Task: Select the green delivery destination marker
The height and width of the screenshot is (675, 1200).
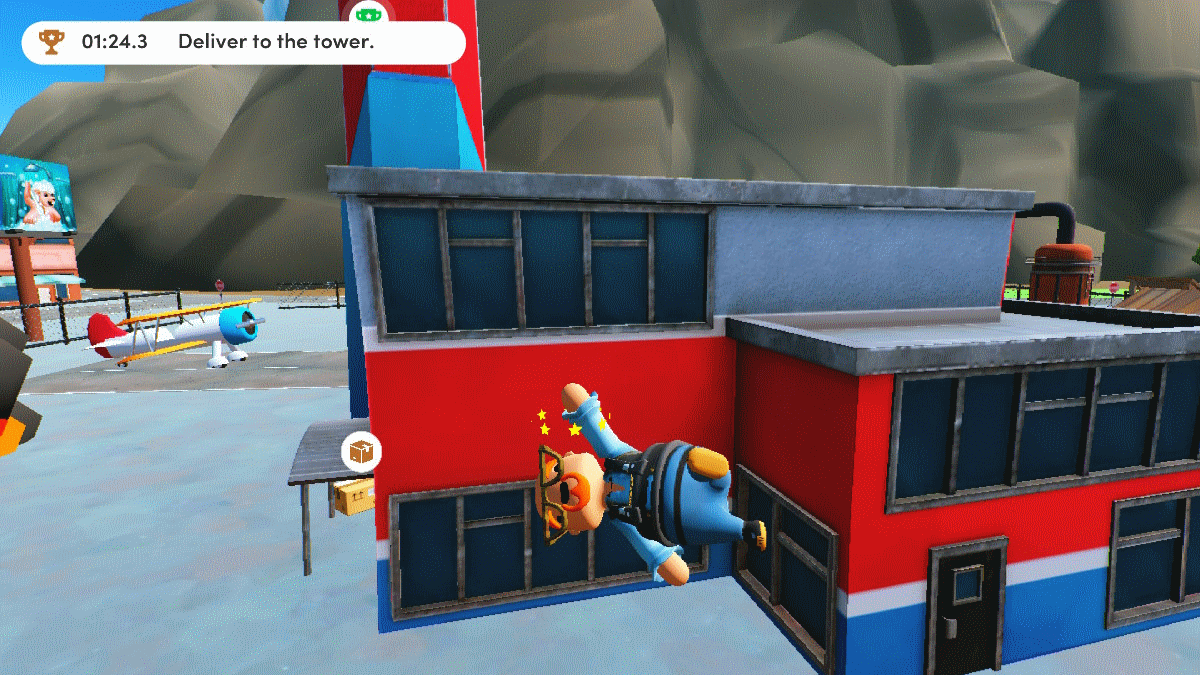Action: pyautogui.click(x=369, y=14)
